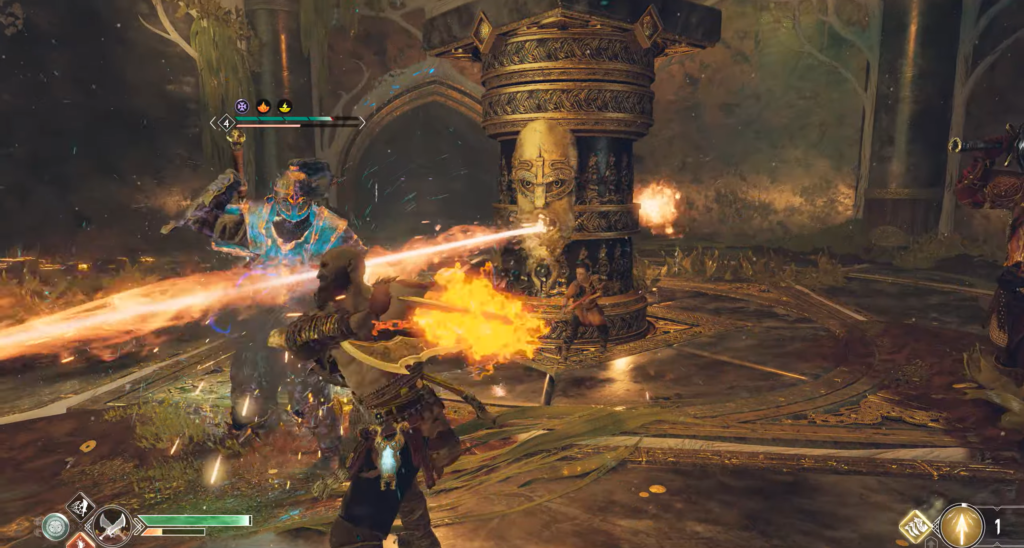Use the orange diamond runic attack icon
This screenshot has width=1024, height=548.
click(x=82, y=543)
